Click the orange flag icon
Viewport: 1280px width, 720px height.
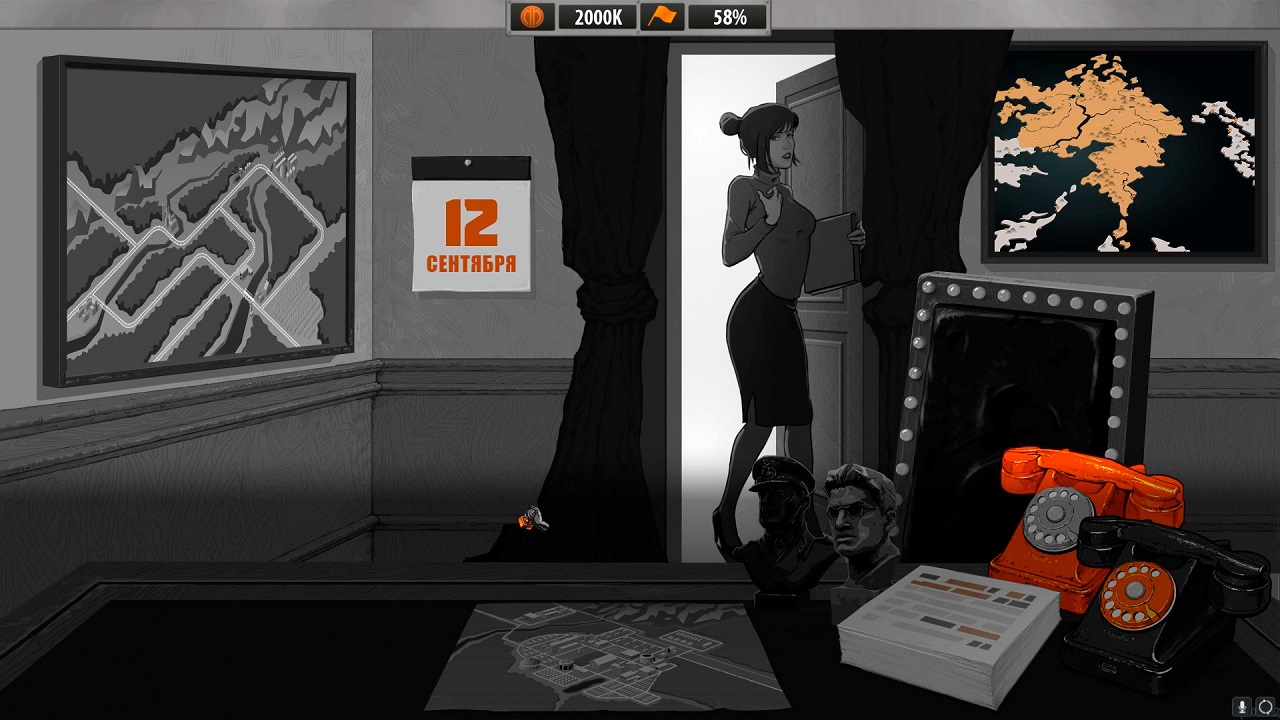tap(662, 17)
